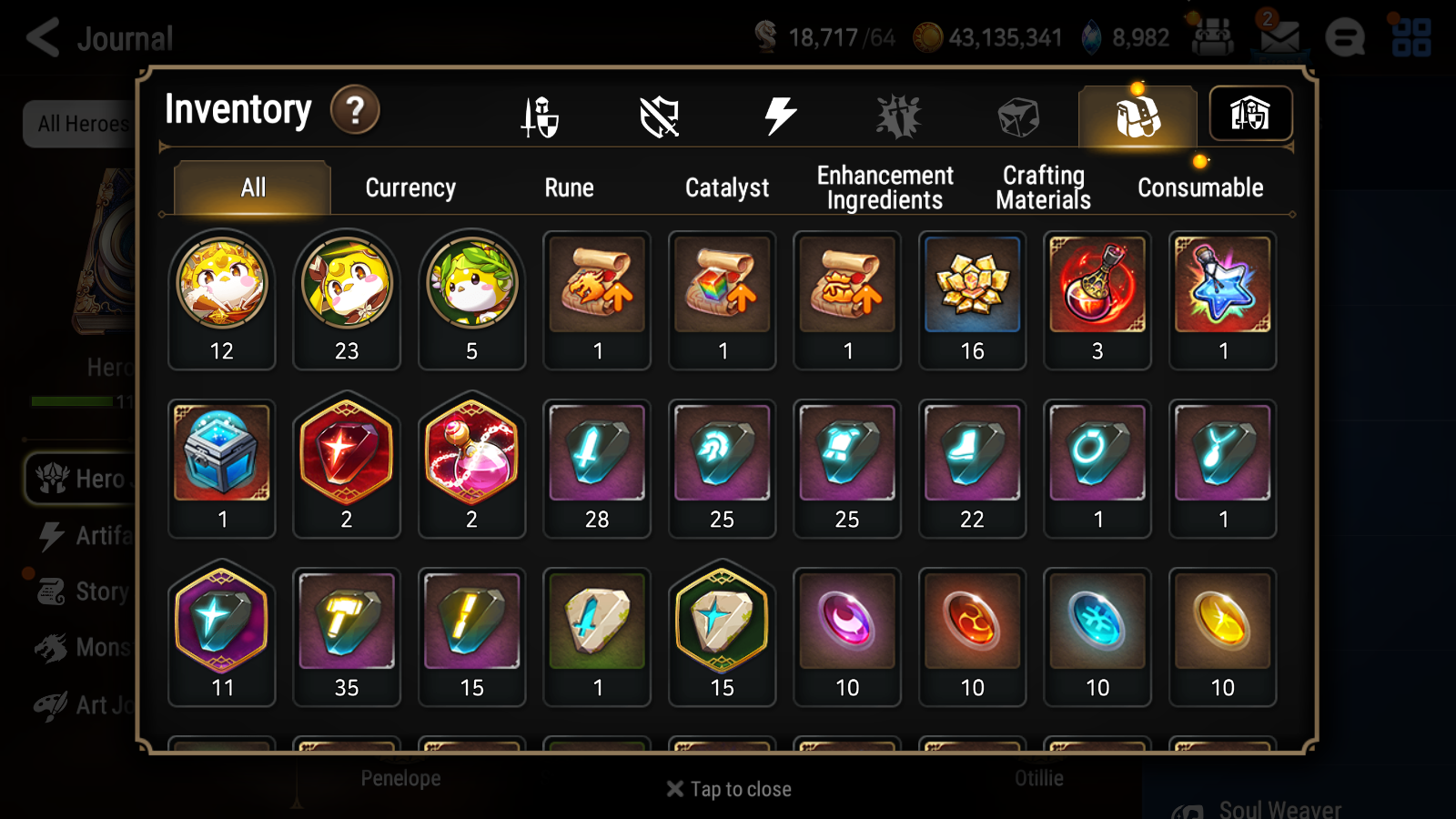Go back using the Journal arrow
The image size is (1456, 819).
pos(42,38)
